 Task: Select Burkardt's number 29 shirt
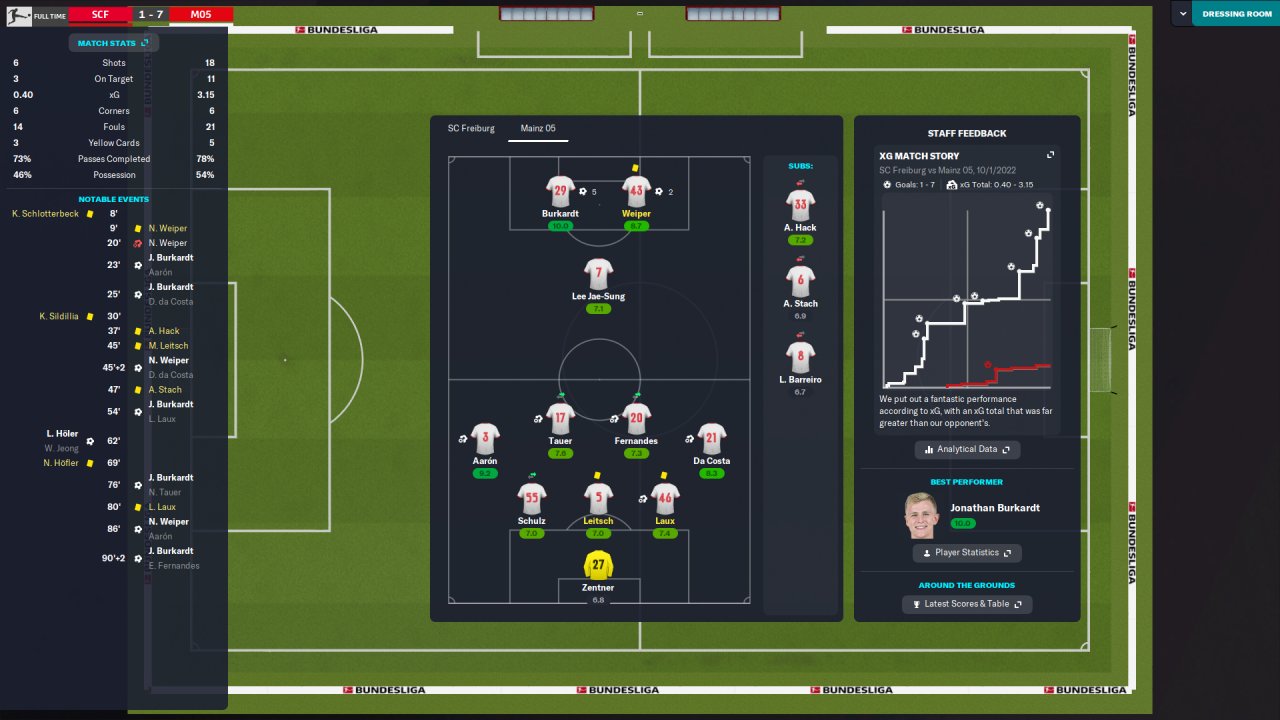tap(560, 191)
